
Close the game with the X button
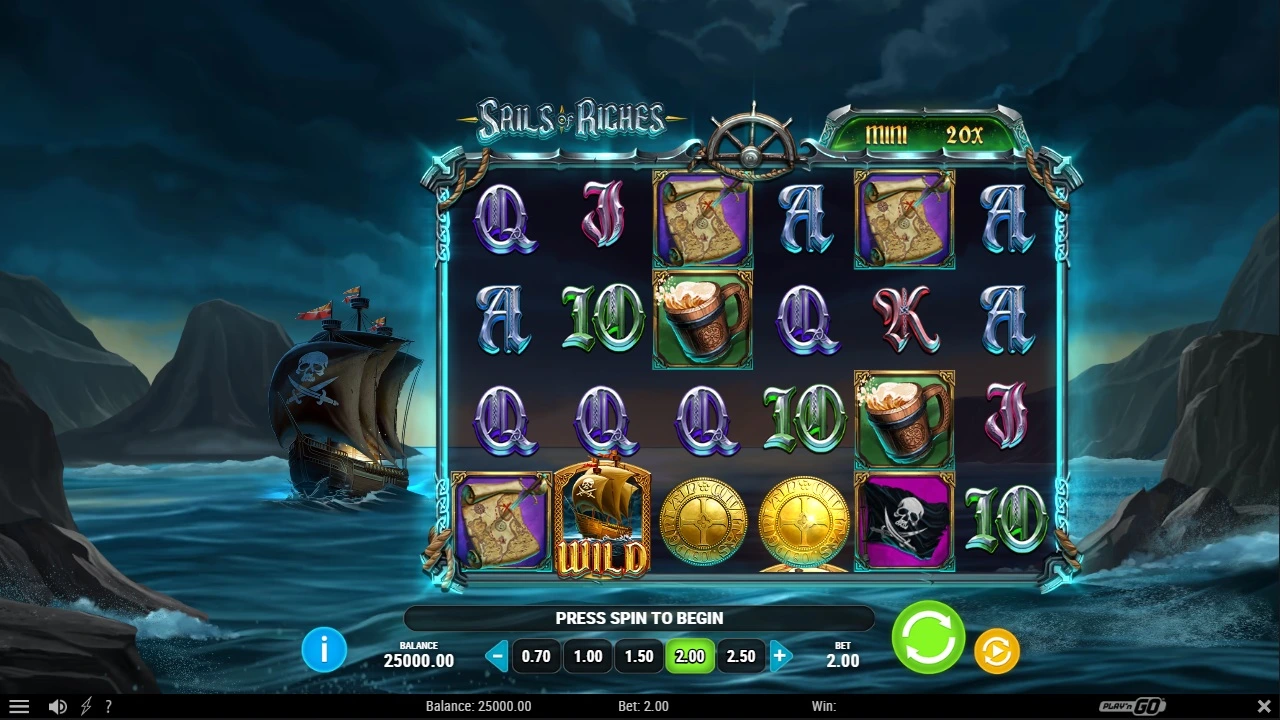(1260, 706)
